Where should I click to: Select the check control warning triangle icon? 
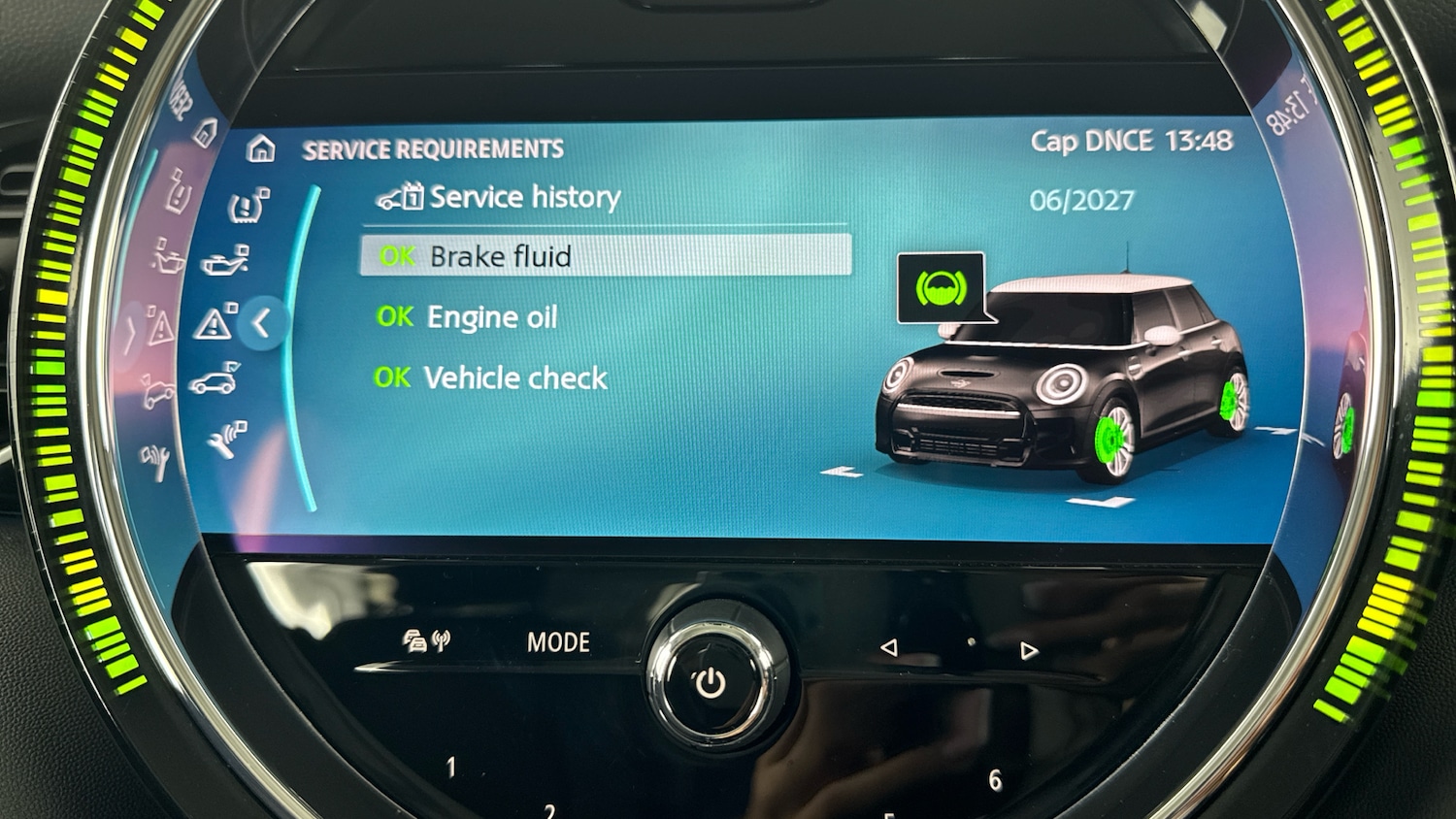[214, 322]
